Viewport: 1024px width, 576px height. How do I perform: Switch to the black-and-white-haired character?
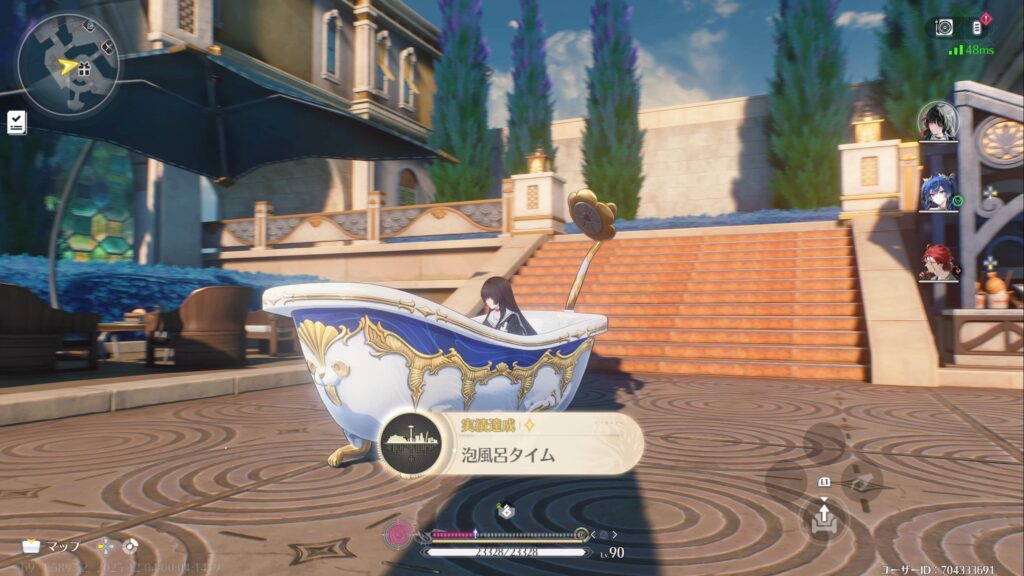point(938,121)
